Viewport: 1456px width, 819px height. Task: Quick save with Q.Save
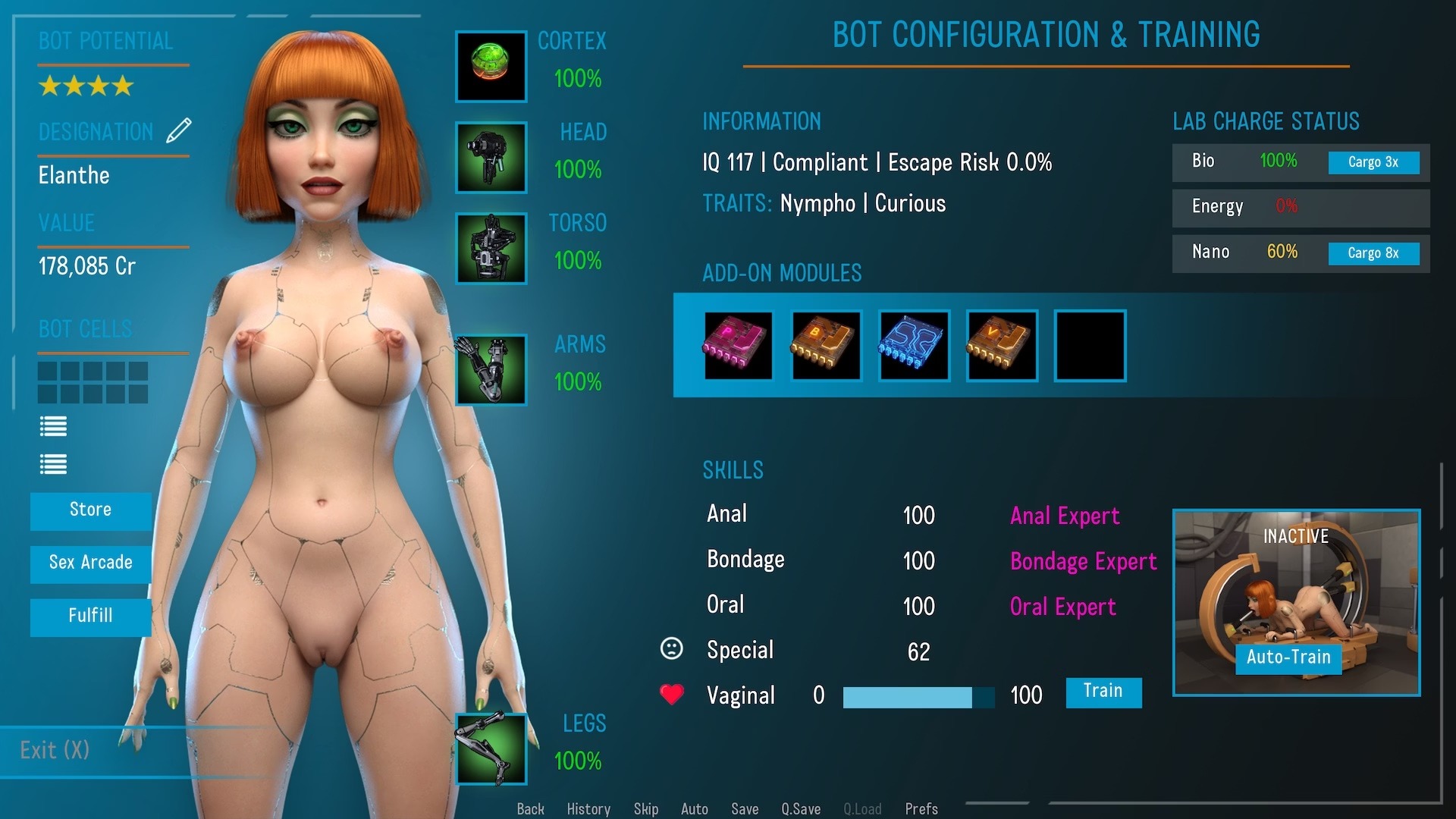tap(801, 809)
